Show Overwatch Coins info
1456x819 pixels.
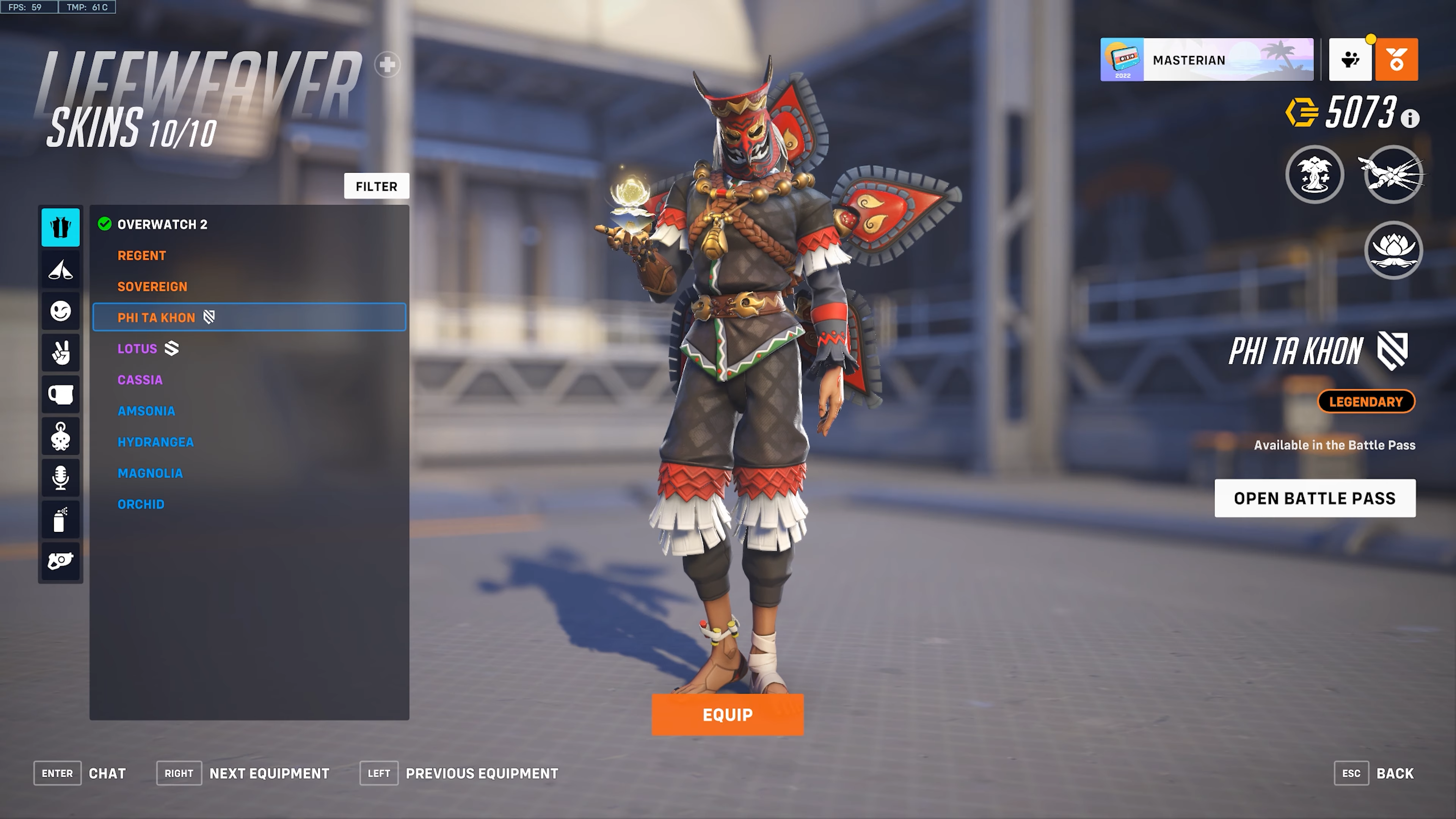click(1410, 119)
